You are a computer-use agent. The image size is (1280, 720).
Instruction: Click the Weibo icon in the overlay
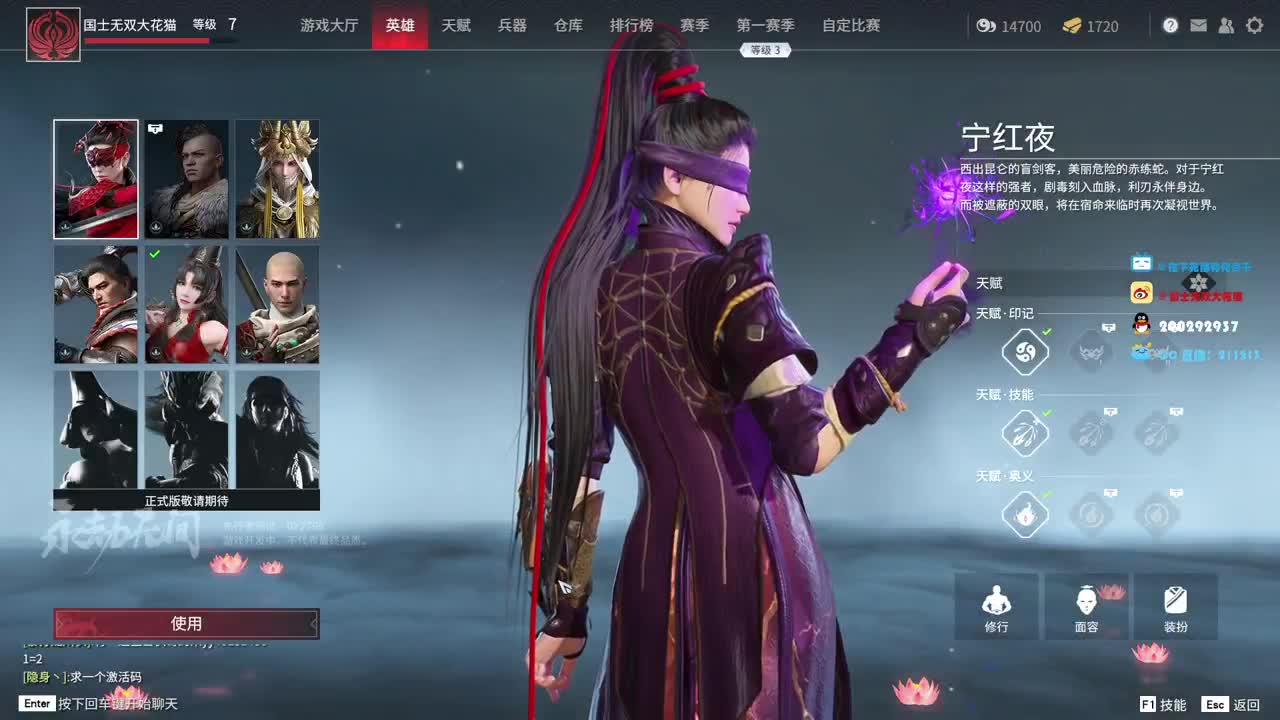click(1140, 293)
